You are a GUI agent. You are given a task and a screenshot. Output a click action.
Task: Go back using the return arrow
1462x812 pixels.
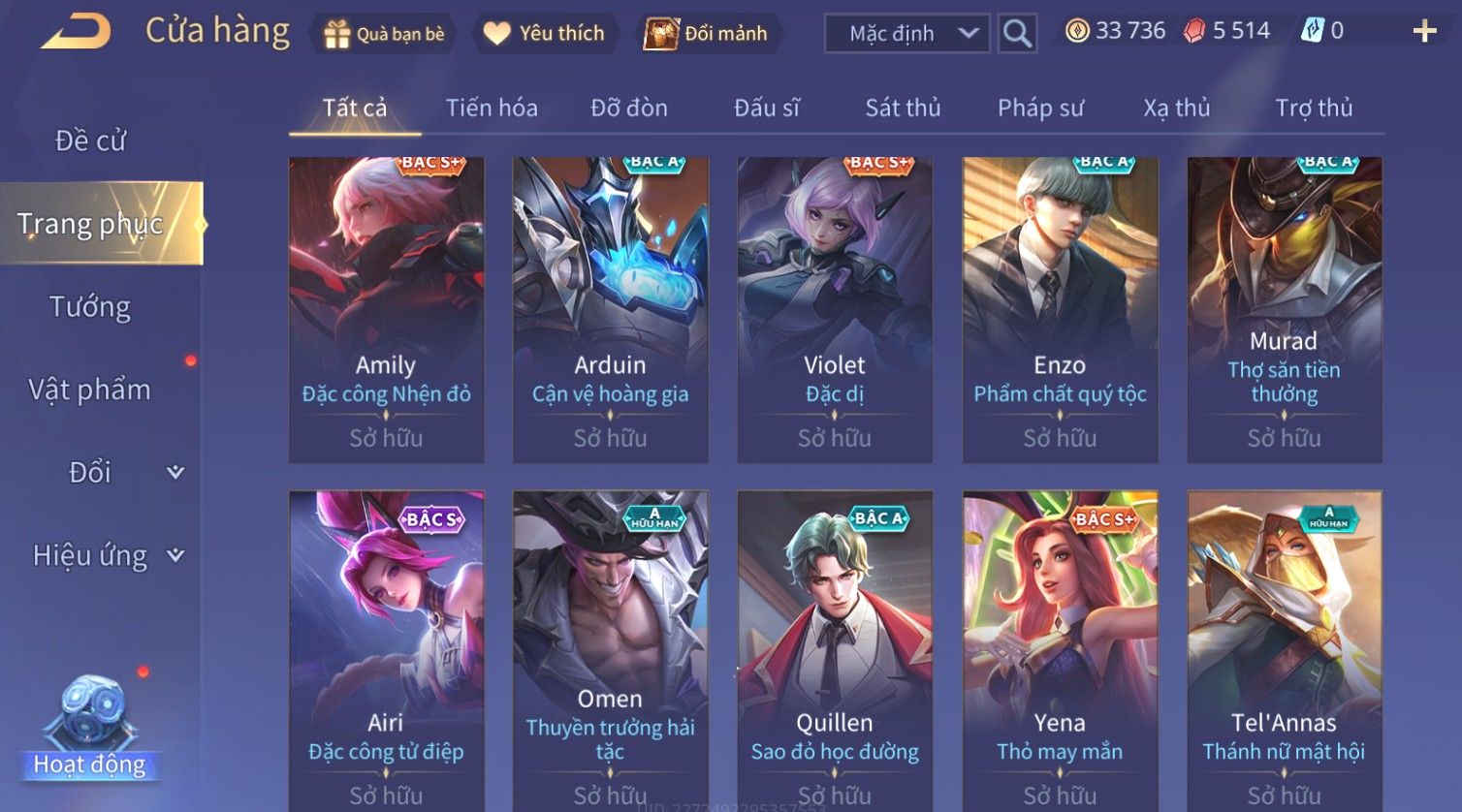(76, 32)
